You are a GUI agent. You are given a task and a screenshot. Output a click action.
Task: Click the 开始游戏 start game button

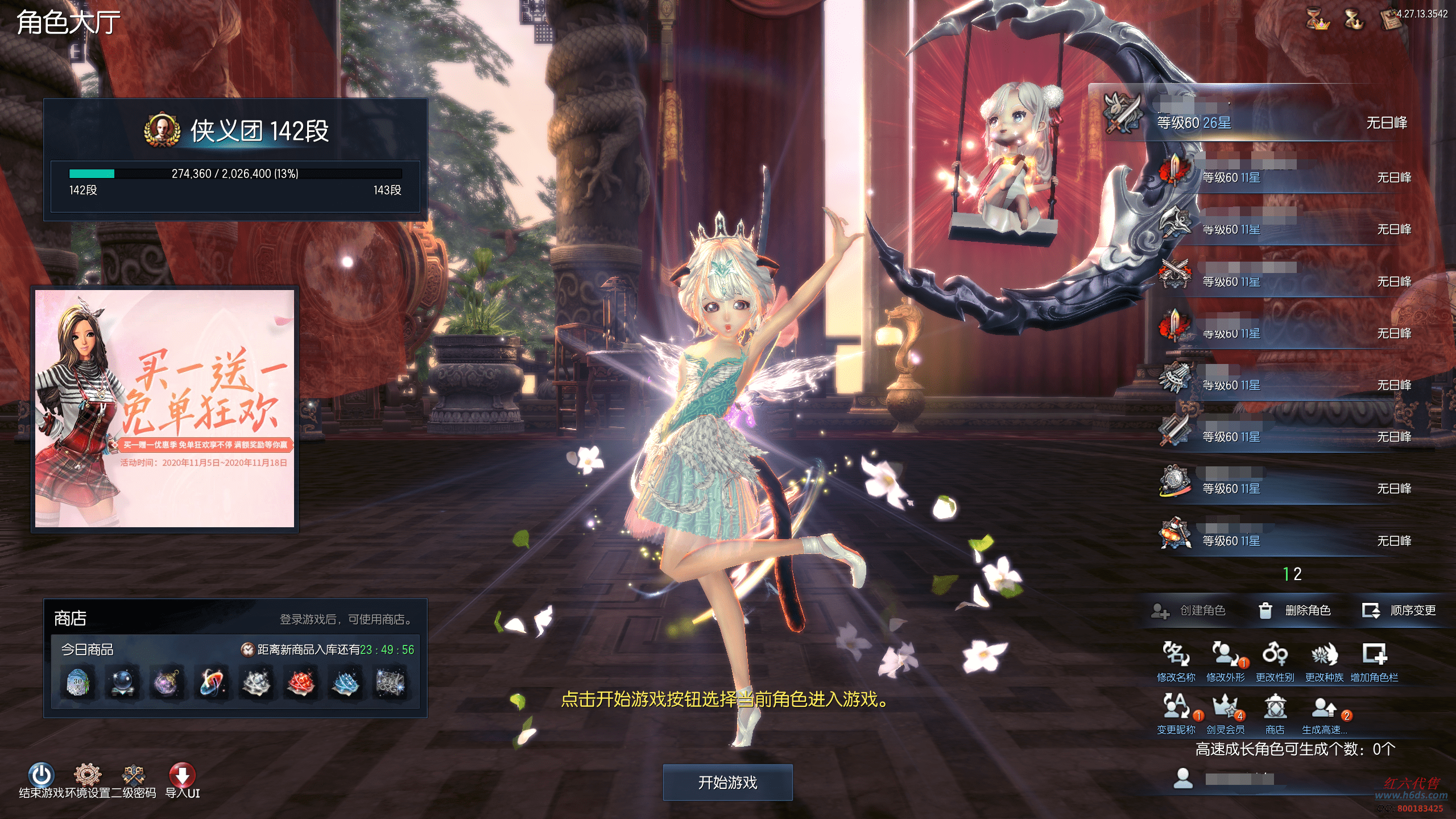click(x=727, y=783)
